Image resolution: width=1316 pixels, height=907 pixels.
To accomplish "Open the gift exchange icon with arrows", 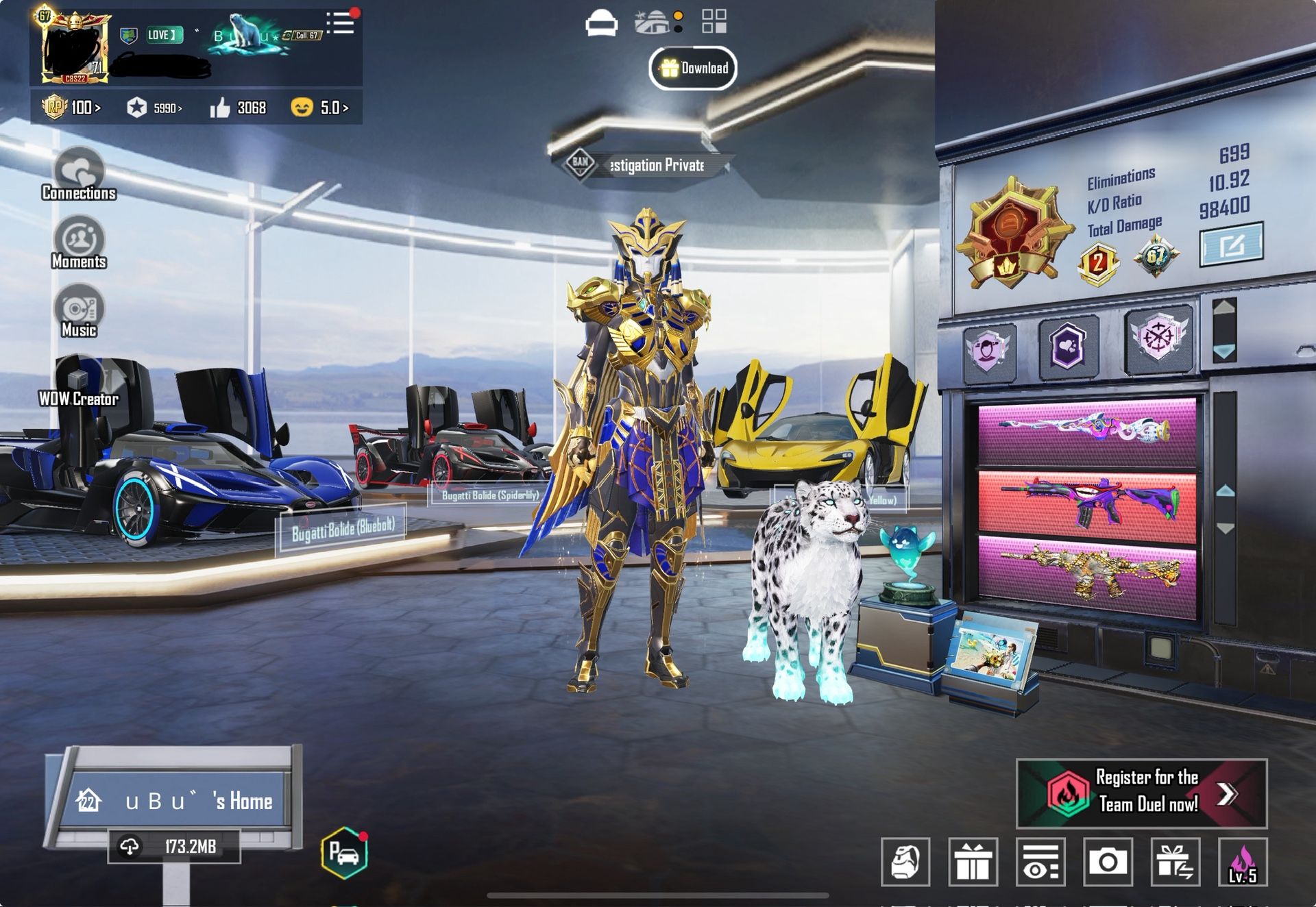I will 1175,862.
